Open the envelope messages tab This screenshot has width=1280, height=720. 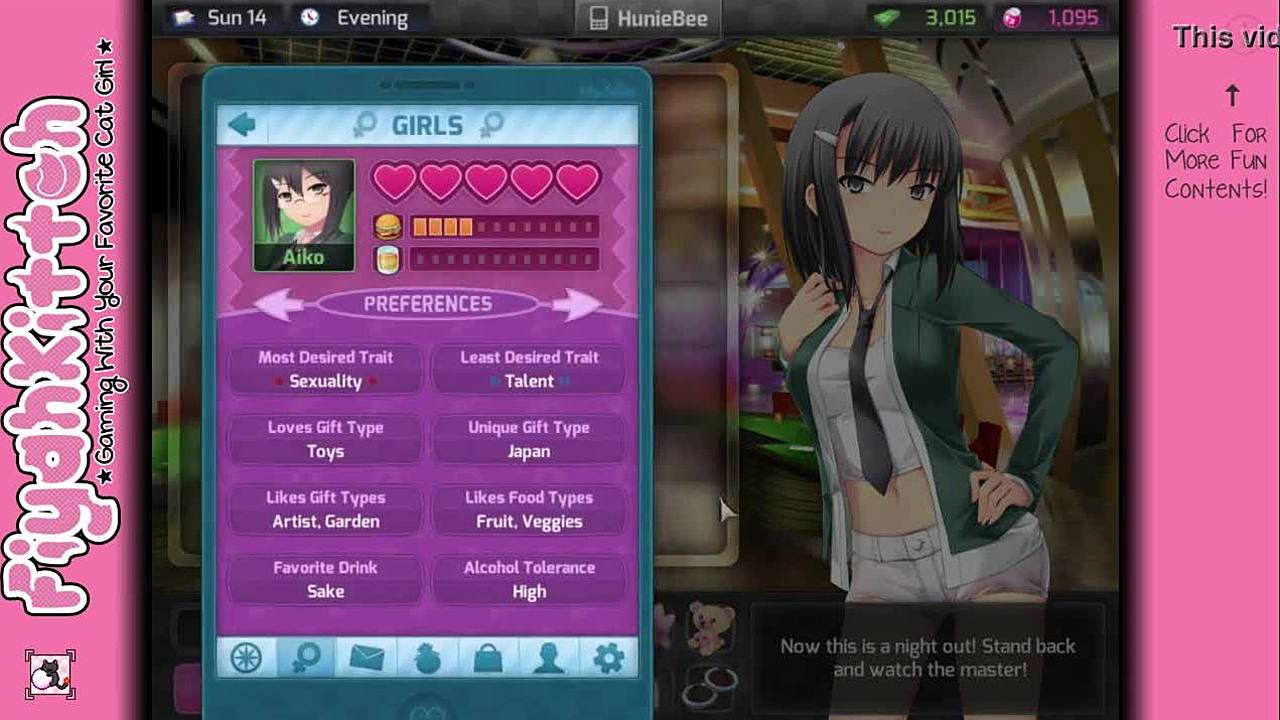tap(366, 658)
